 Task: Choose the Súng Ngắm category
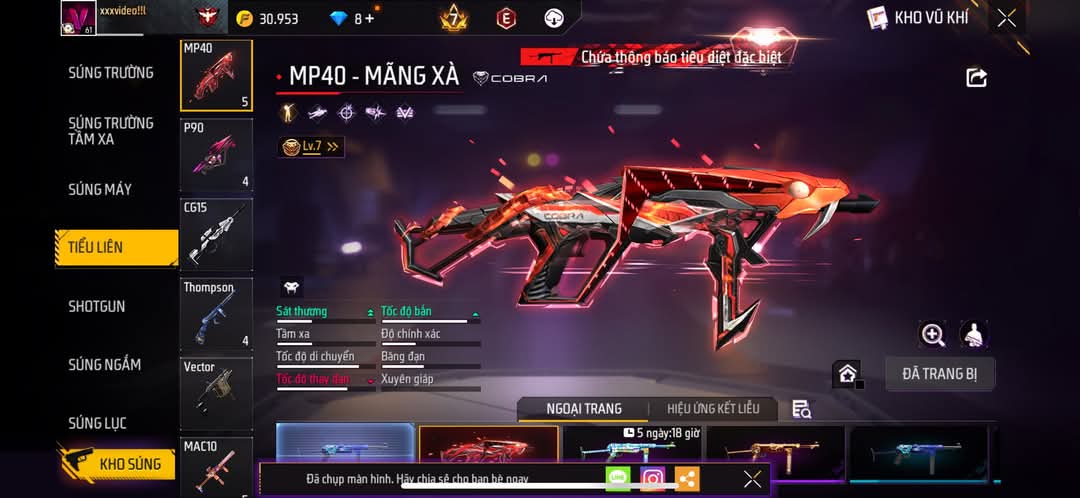coord(104,365)
